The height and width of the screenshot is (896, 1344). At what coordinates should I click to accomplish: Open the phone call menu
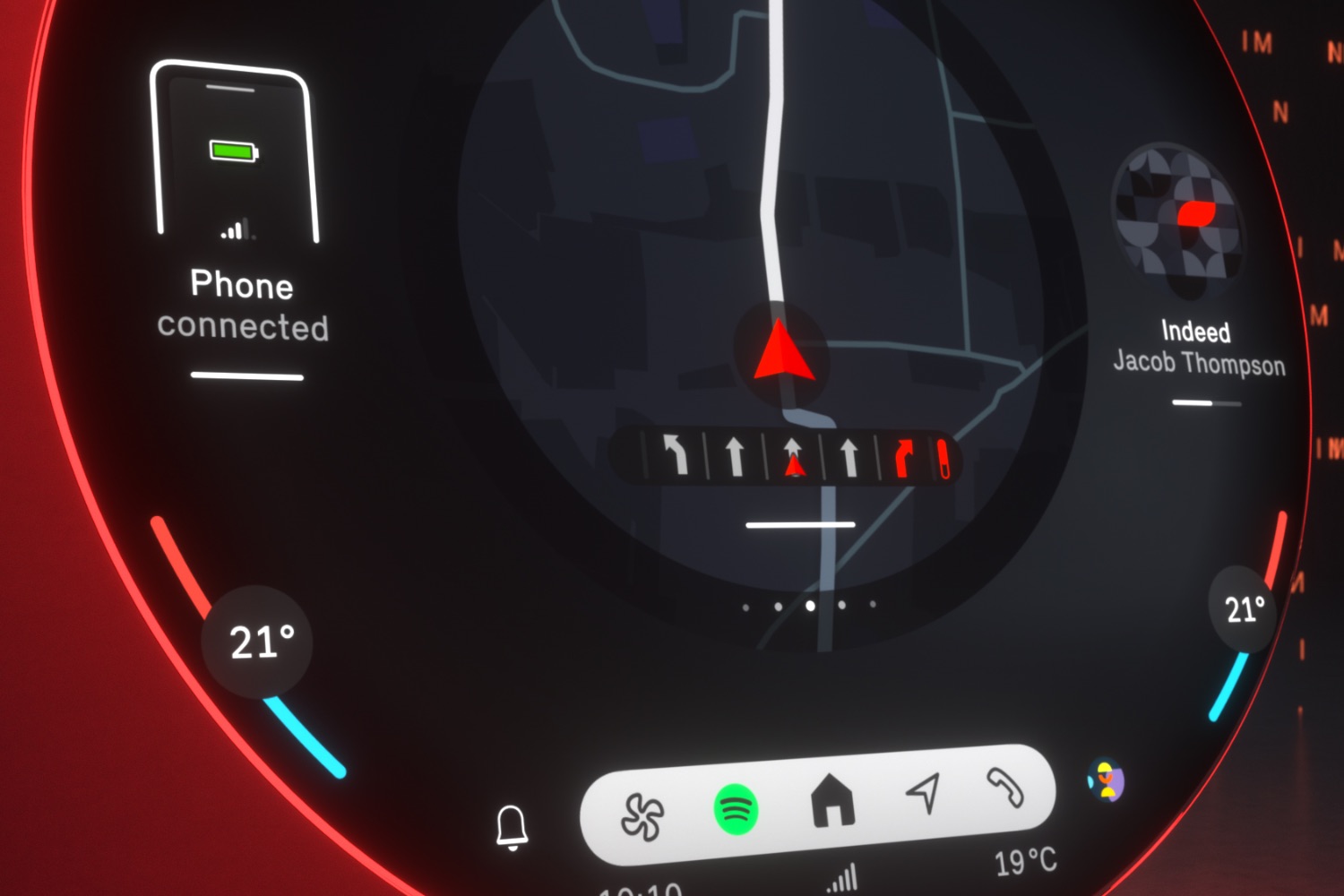coord(1005,787)
